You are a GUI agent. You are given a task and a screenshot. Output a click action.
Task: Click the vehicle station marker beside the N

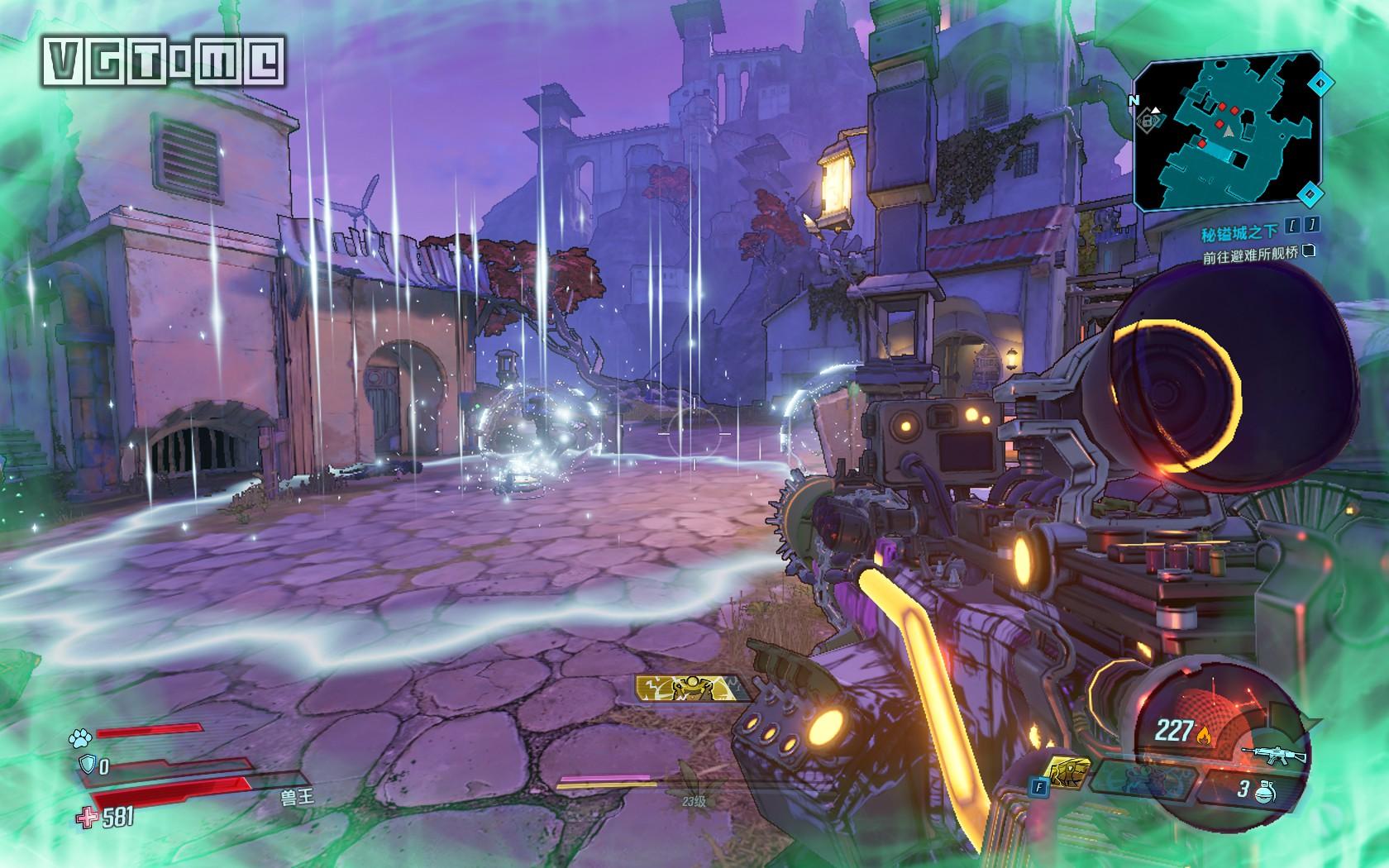[1148, 121]
